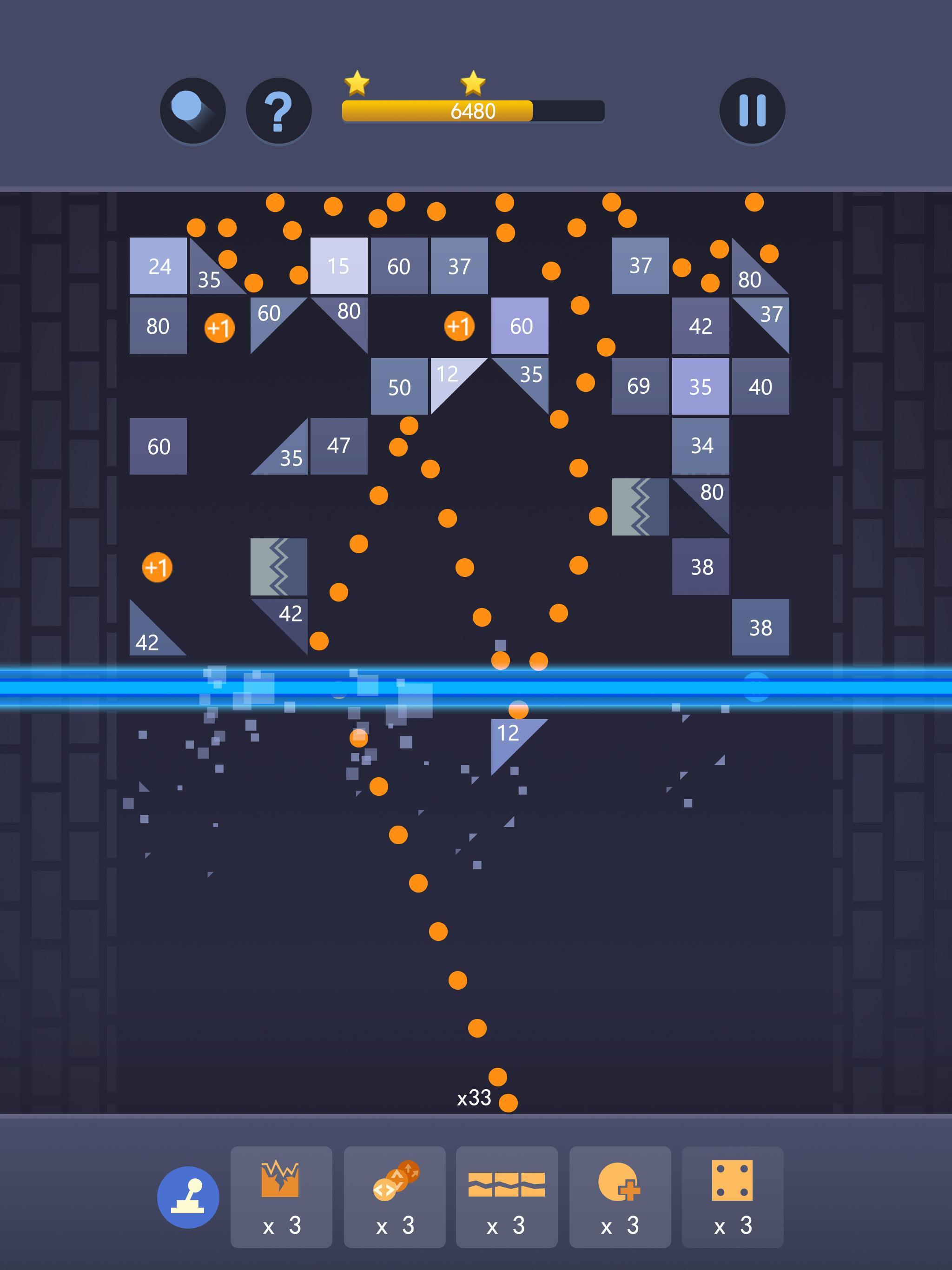Tap the second star on the progress bar
The width and height of the screenshot is (952, 1270).
pos(473,82)
